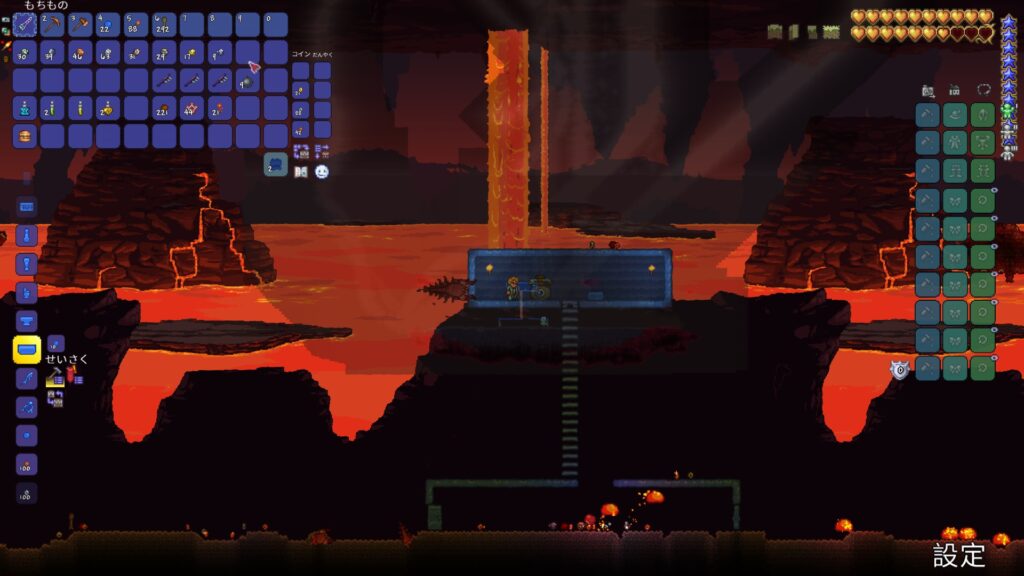Open the 設定 settings menu

coord(959,556)
